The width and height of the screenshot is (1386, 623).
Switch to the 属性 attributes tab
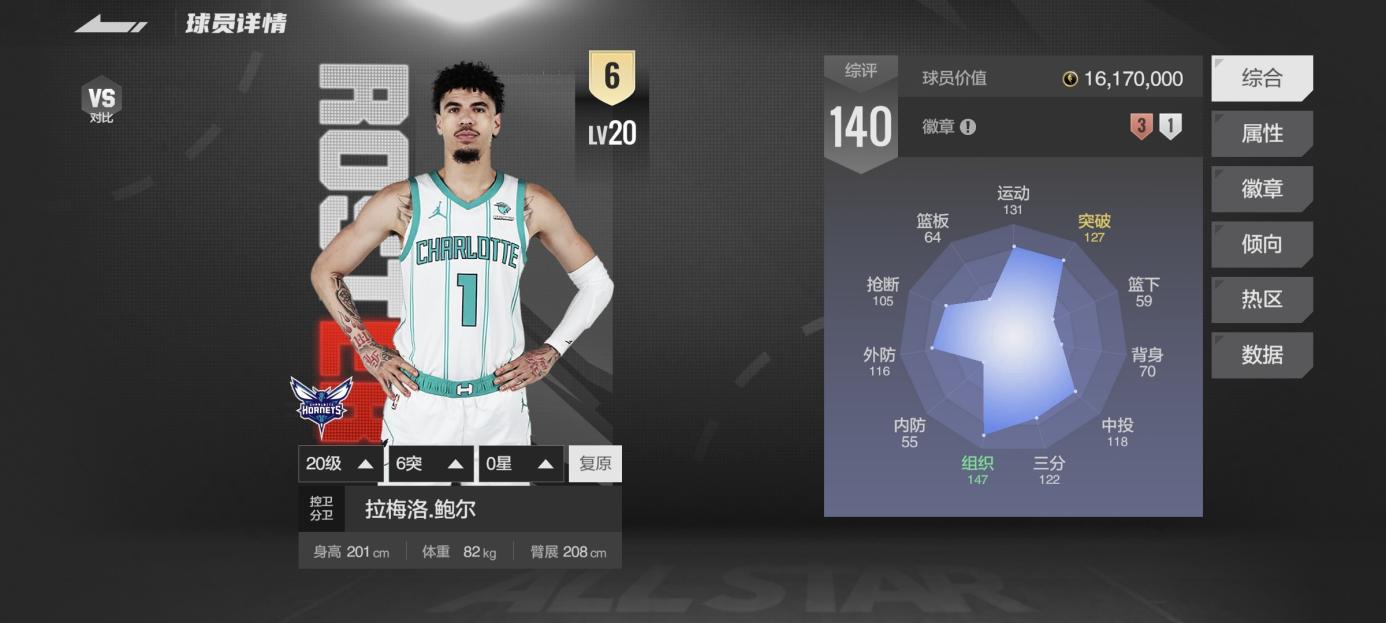pyautogui.click(x=1261, y=134)
